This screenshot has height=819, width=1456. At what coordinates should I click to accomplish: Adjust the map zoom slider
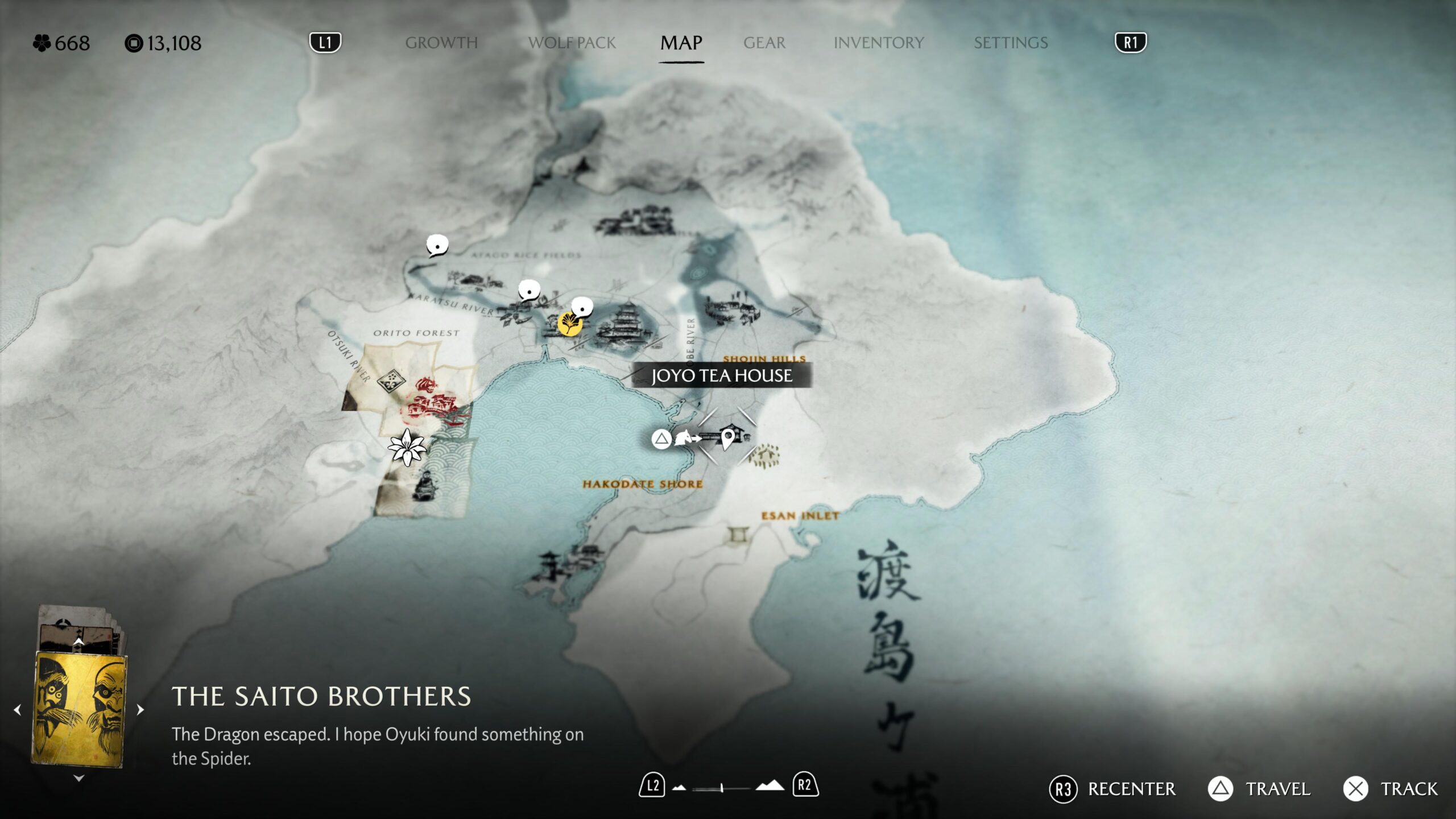[x=722, y=788]
